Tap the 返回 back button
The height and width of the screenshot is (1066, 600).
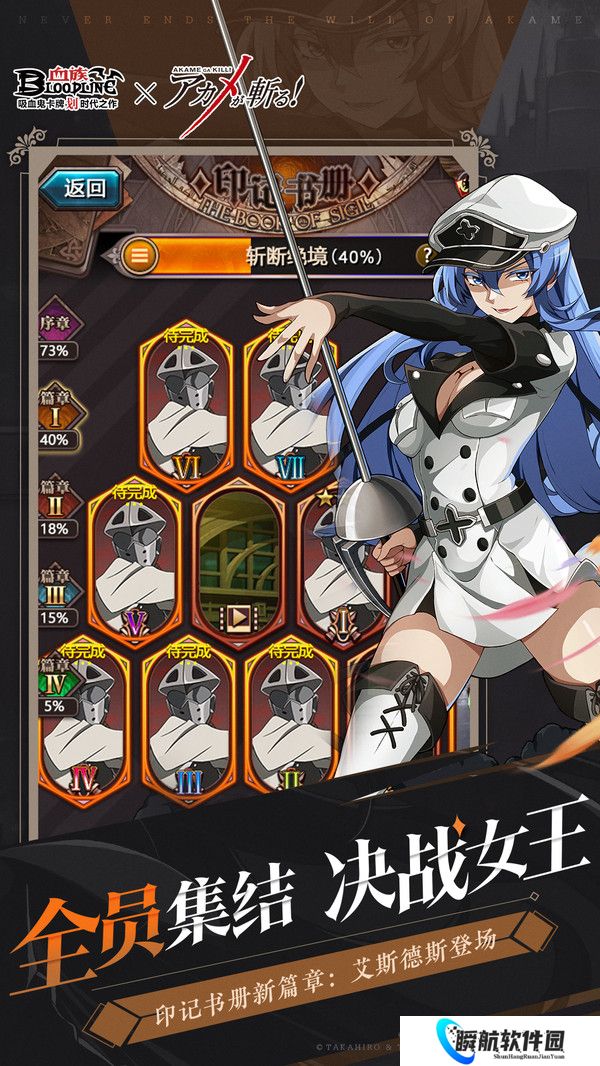[83, 188]
